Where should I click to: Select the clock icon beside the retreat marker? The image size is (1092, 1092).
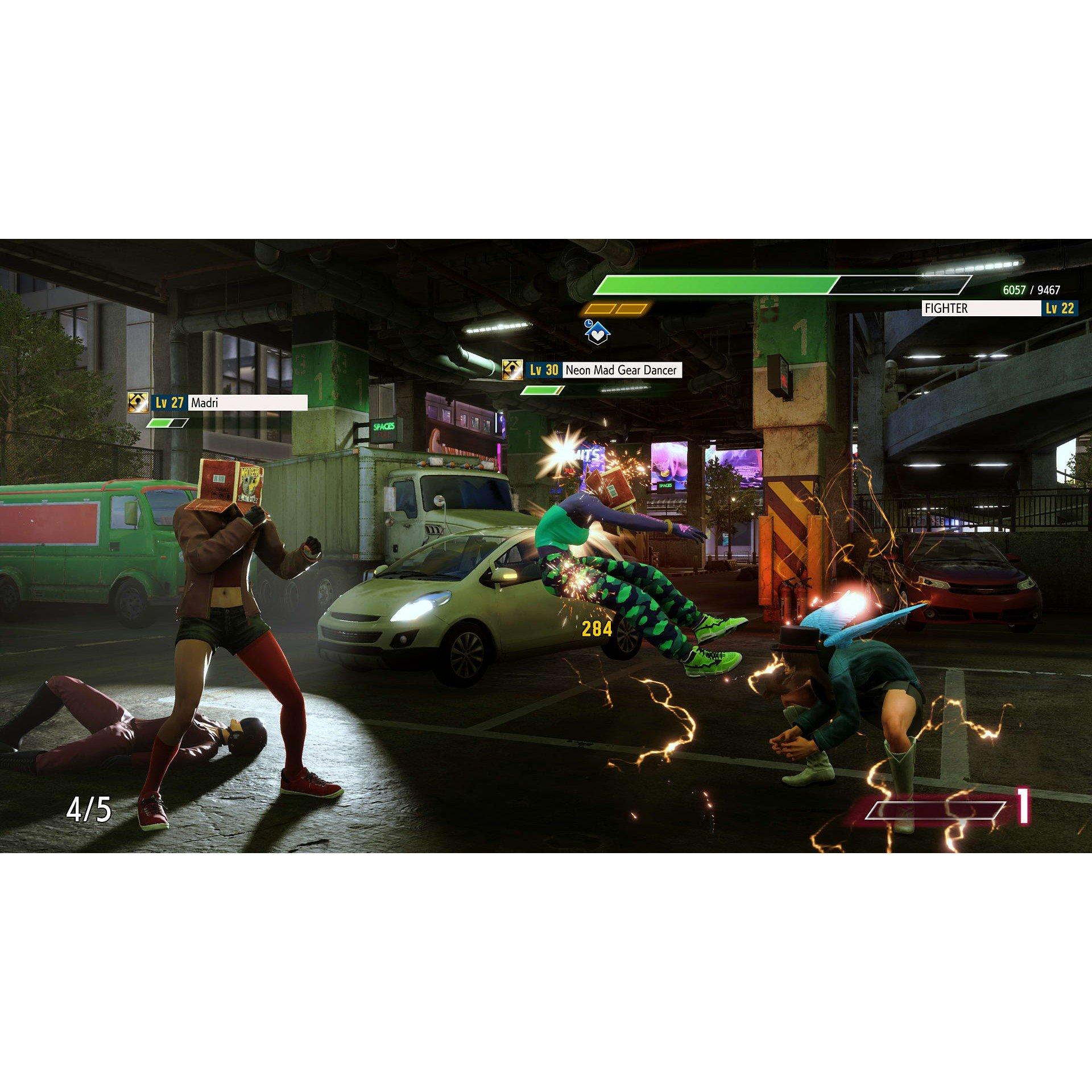click(589, 324)
